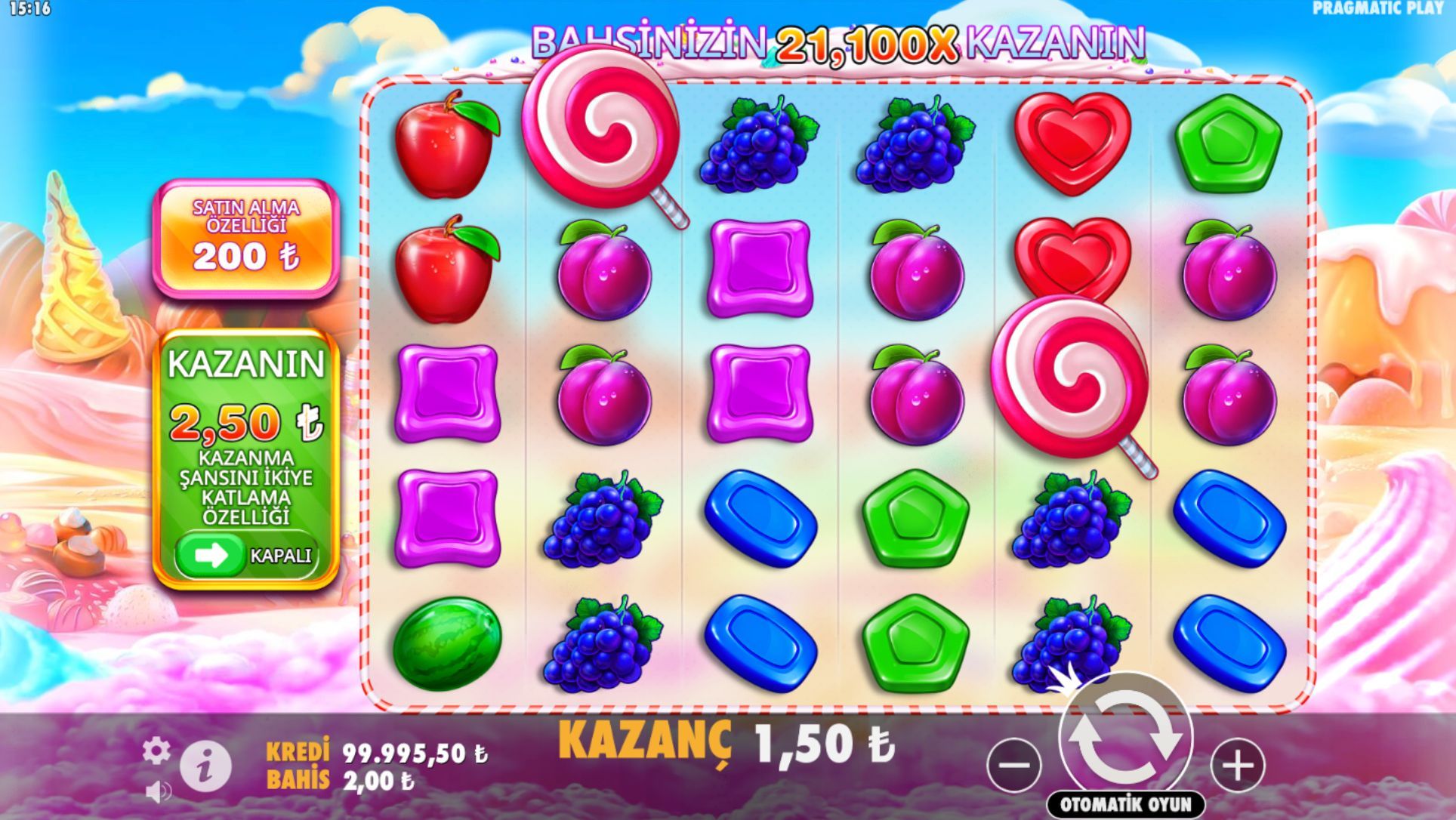Open the game info icon

pyautogui.click(x=205, y=764)
